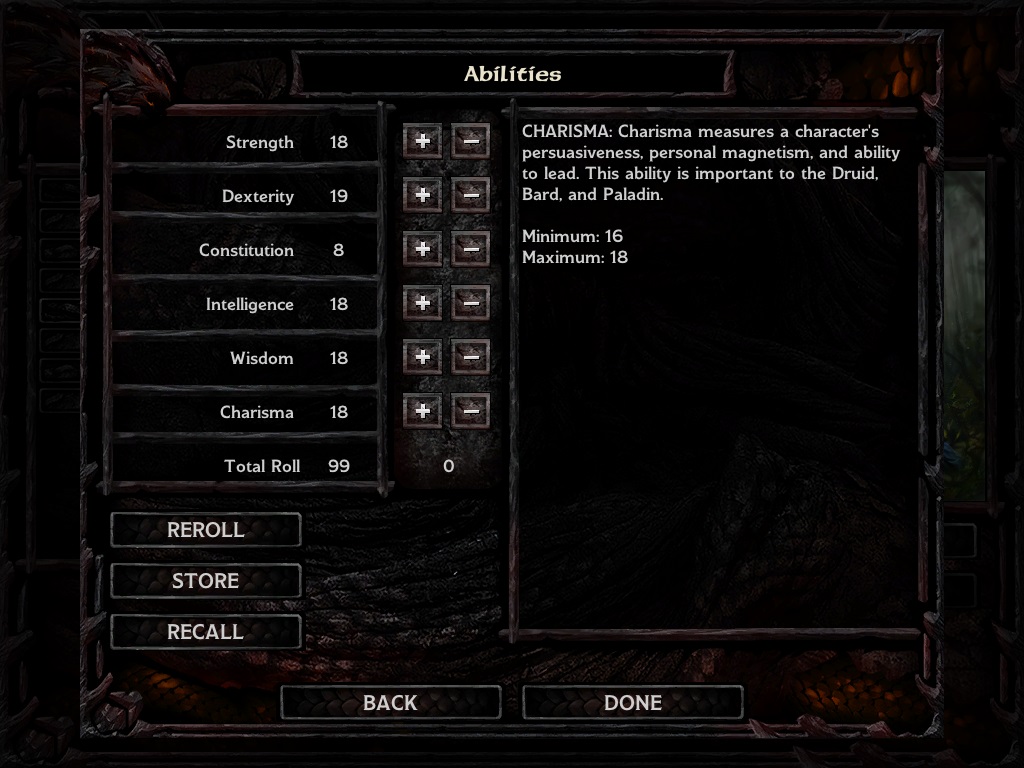Raise Charisma with the plus button

click(x=422, y=412)
